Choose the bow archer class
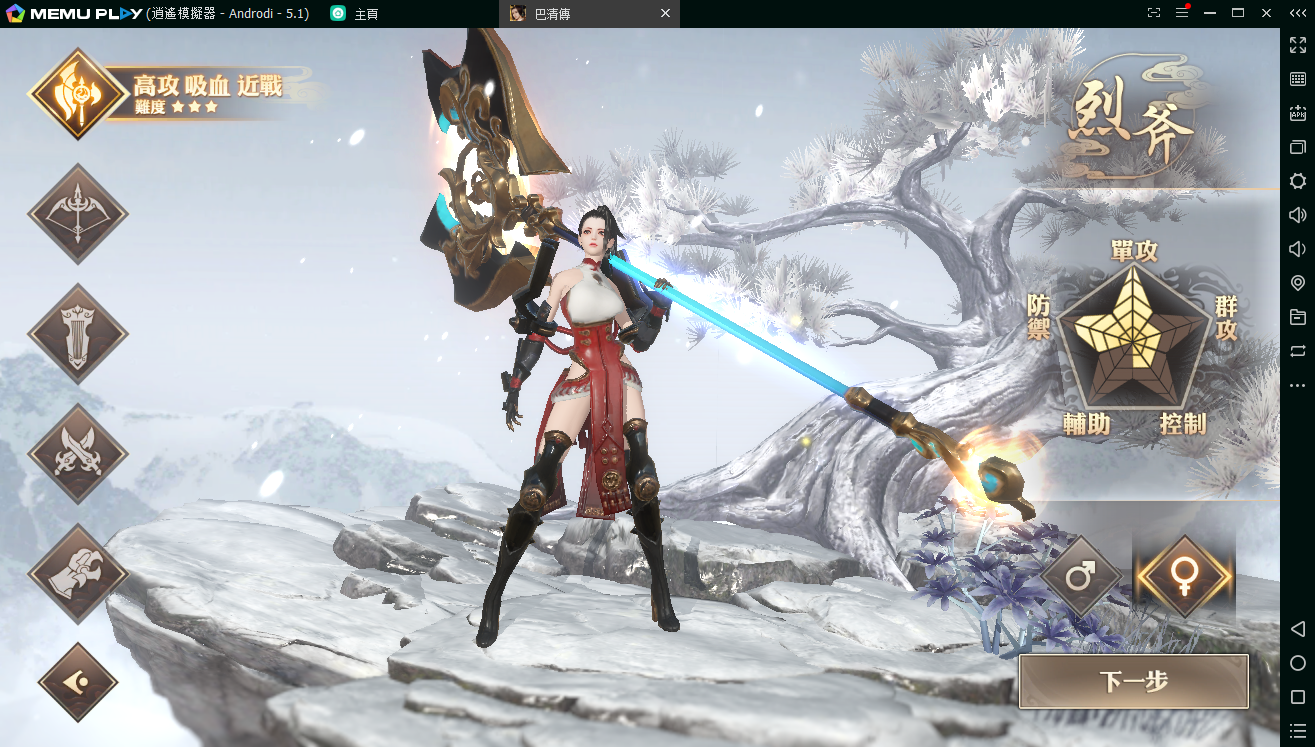This screenshot has width=1315, height=747. click(x=78, y=214)
